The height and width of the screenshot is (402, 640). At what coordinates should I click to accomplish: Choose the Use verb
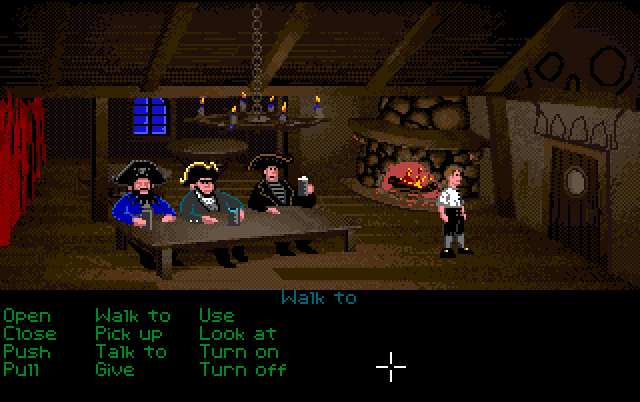(x=216, y=317)
